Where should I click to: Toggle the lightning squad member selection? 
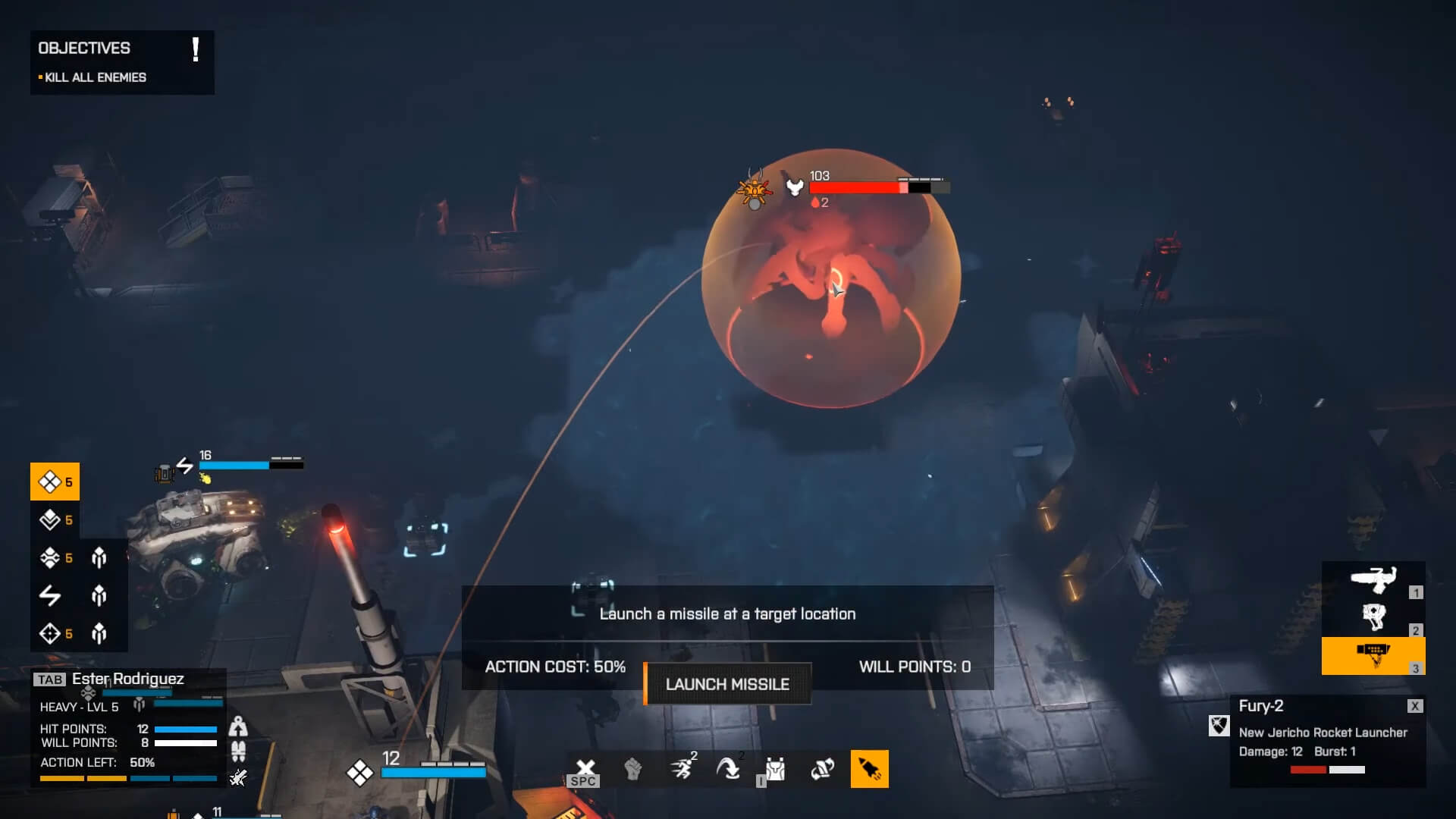[x=48, y=595]
